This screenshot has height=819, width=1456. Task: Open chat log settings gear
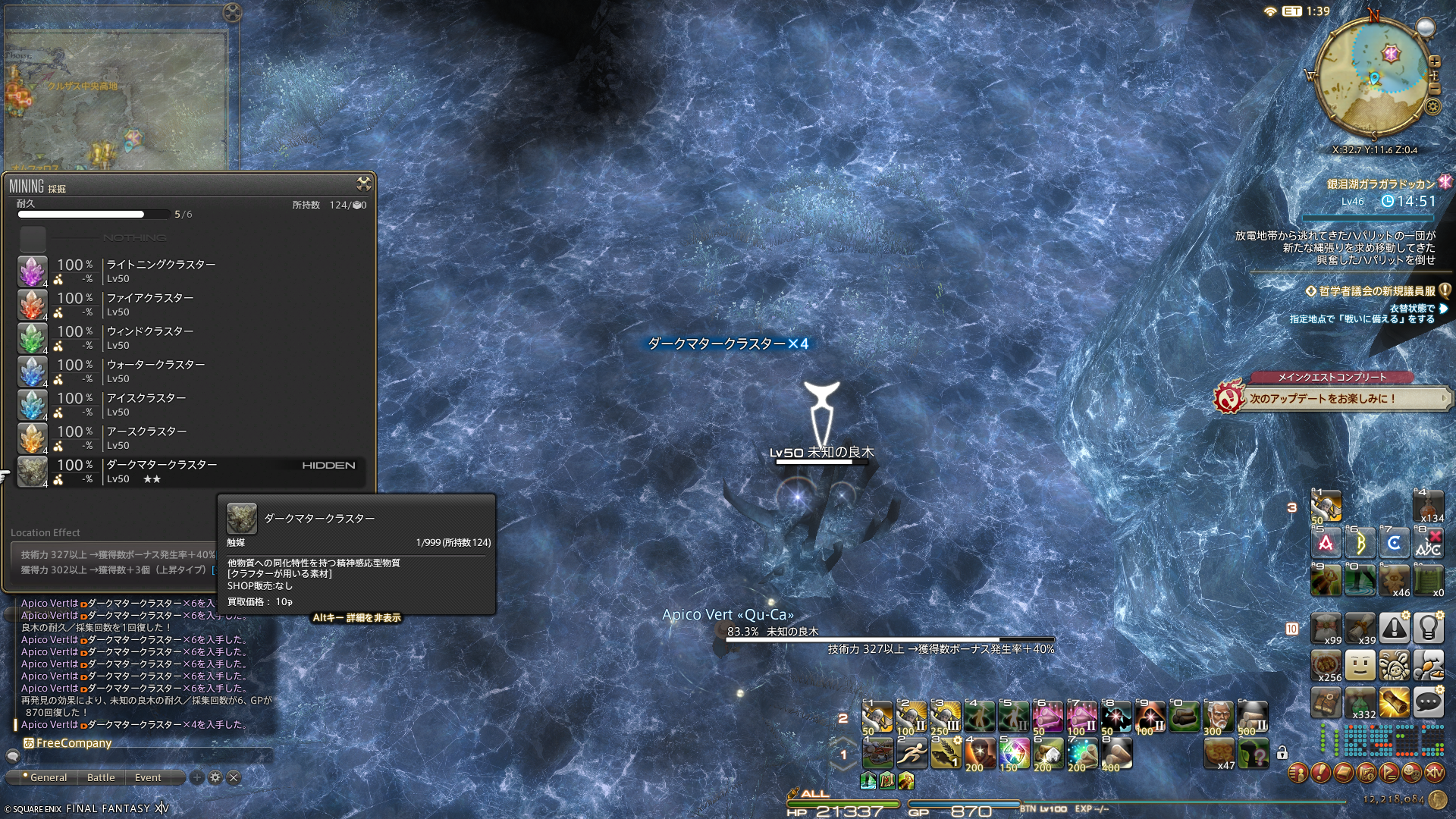[215, 777]
